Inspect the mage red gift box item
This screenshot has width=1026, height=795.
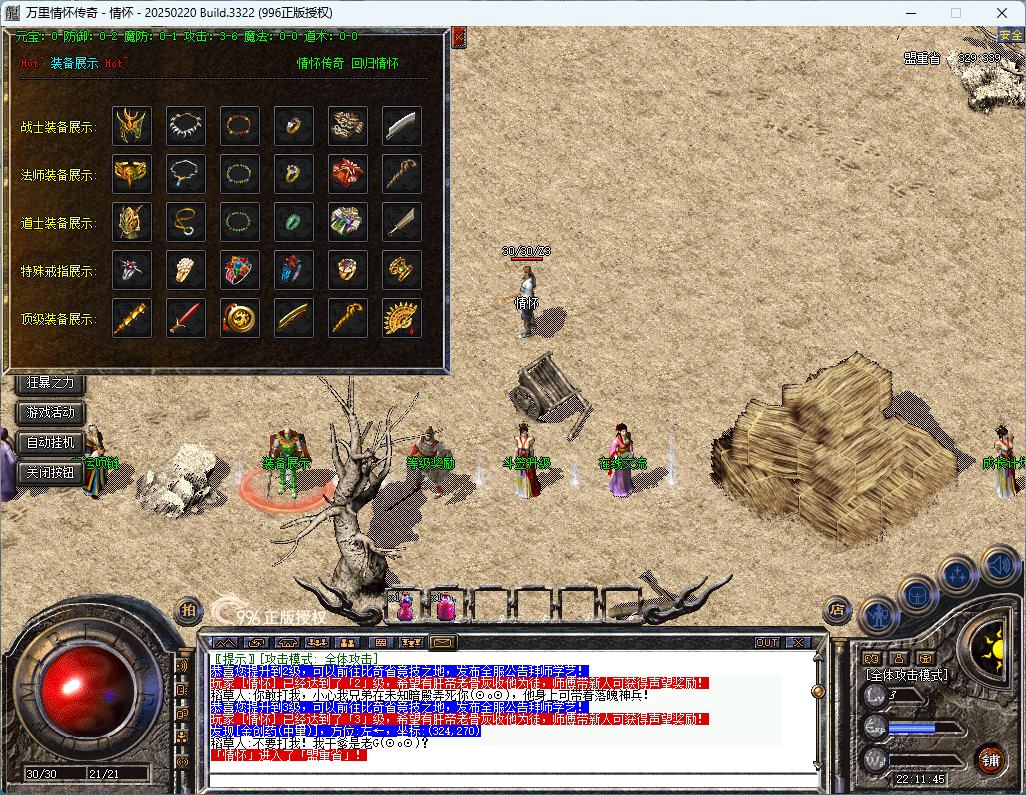point(348,174)
